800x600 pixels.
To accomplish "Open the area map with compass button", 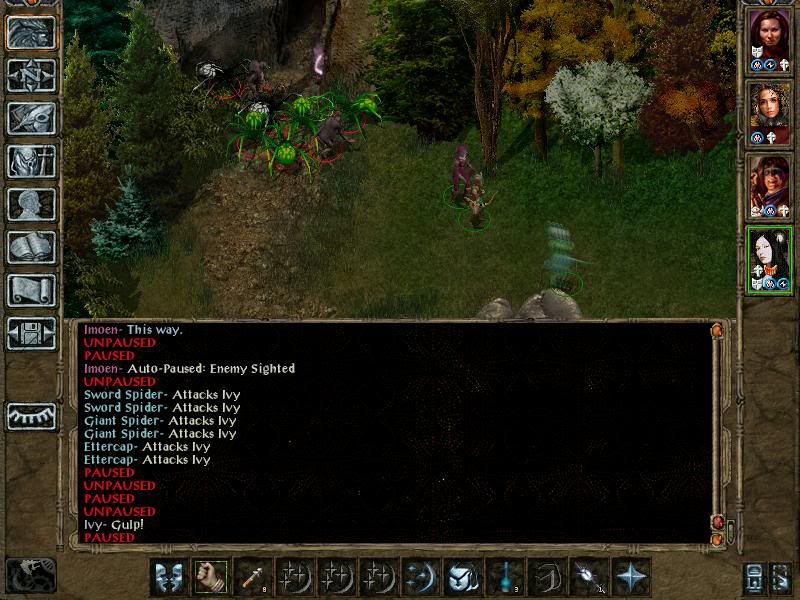I will (x=31, y=75).
